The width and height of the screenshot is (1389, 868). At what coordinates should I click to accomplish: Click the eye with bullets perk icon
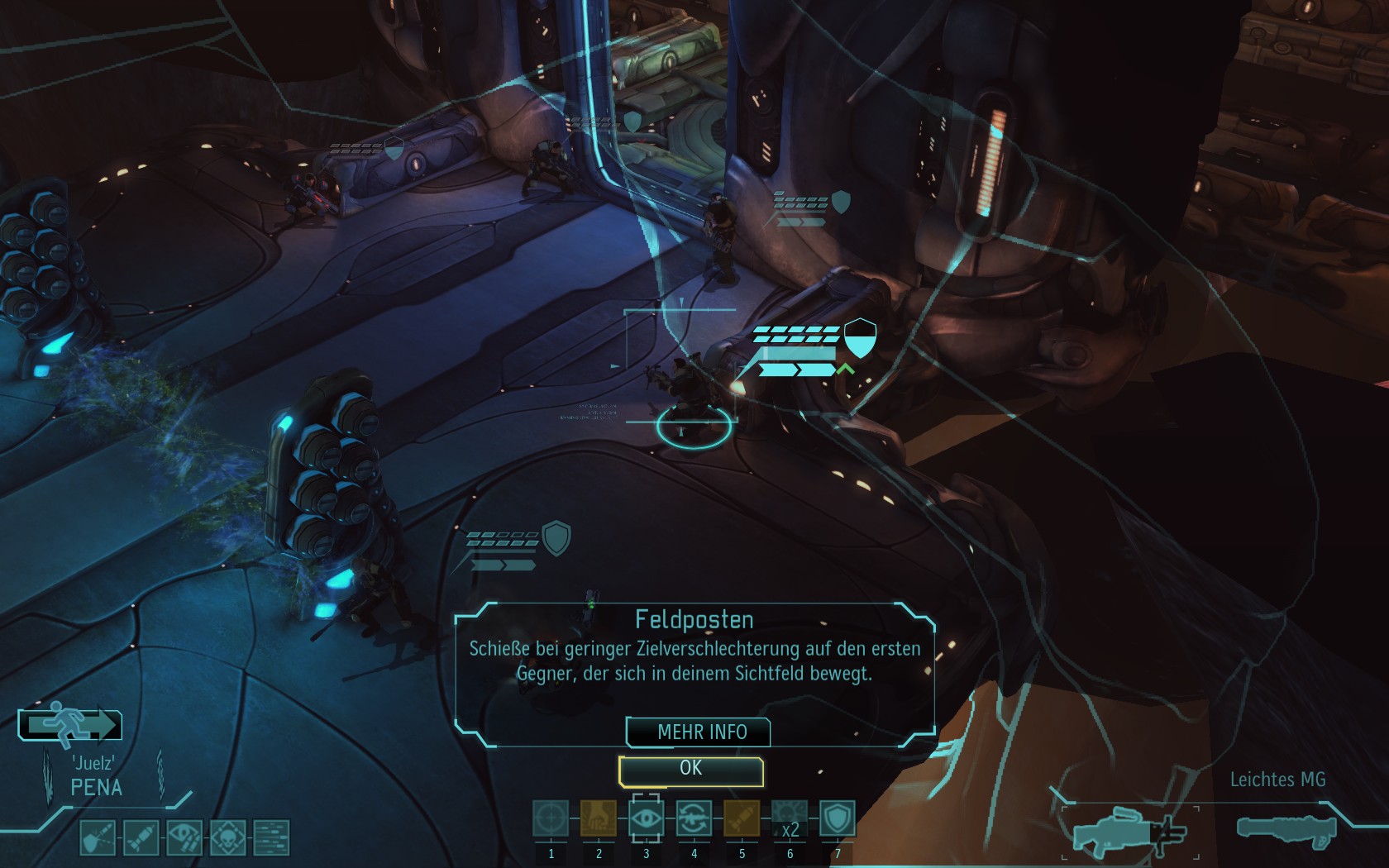point(184,837)
